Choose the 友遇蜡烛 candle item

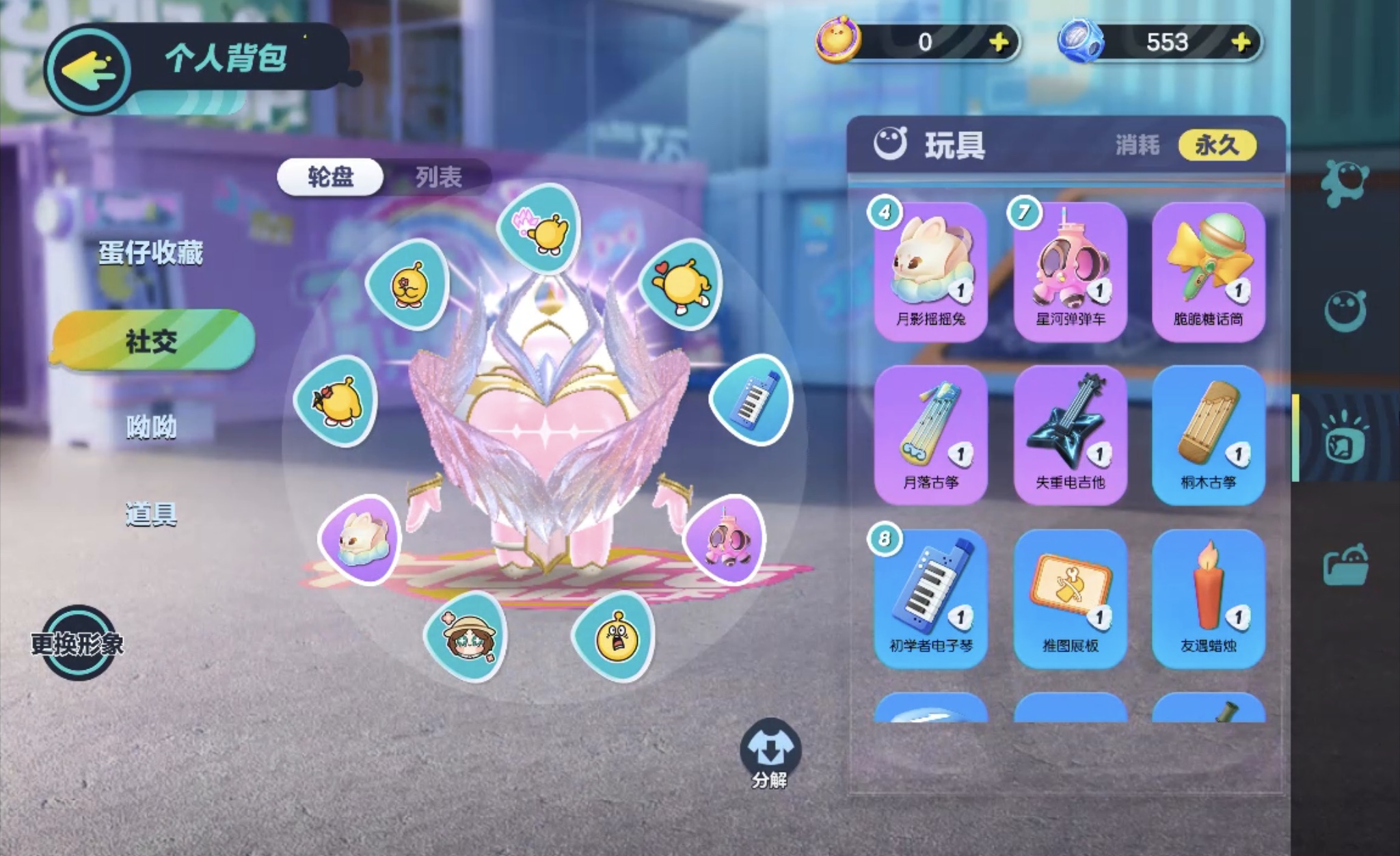1209,598
